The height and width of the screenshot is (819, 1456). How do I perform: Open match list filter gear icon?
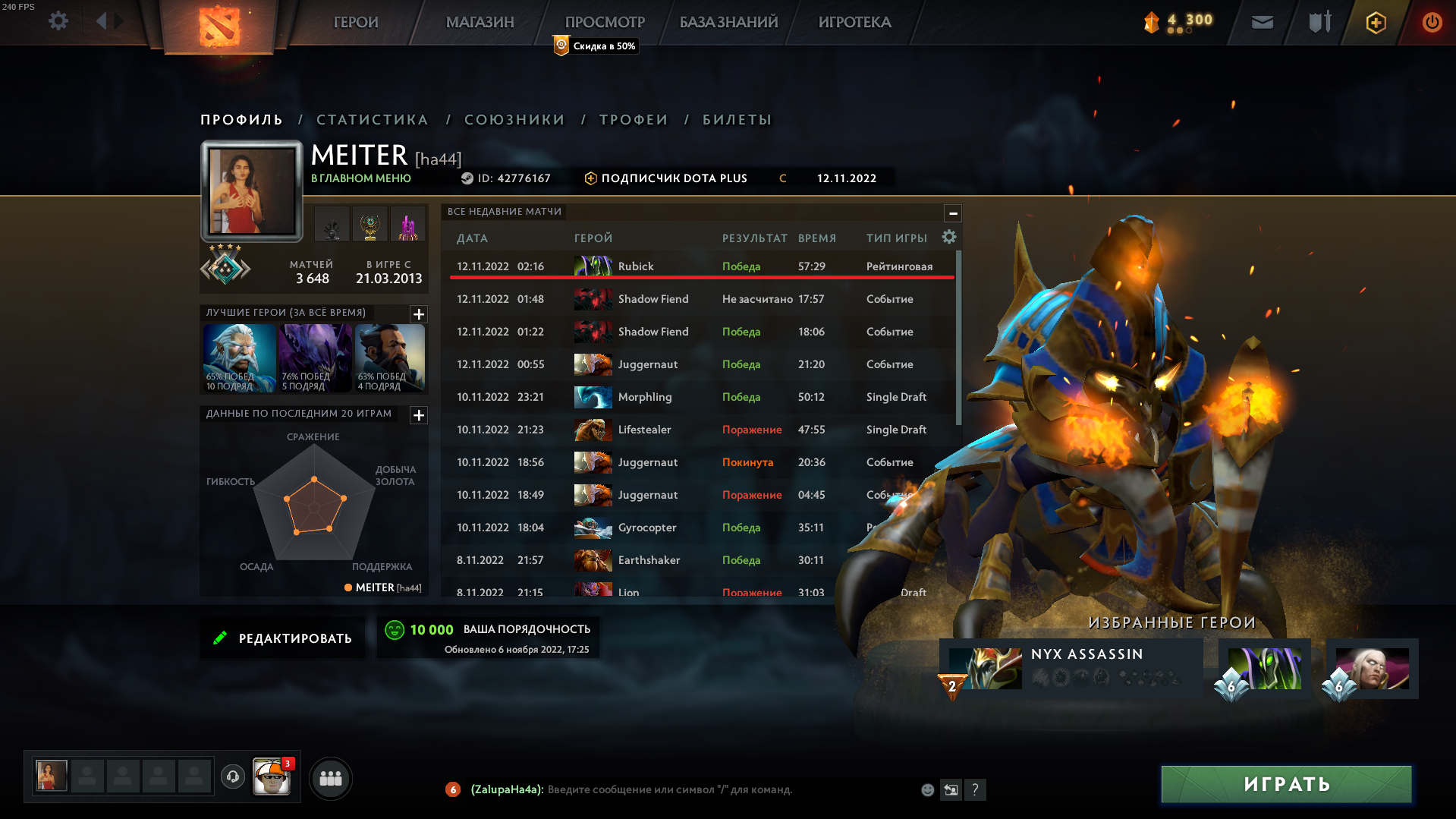tap(948, 238)
